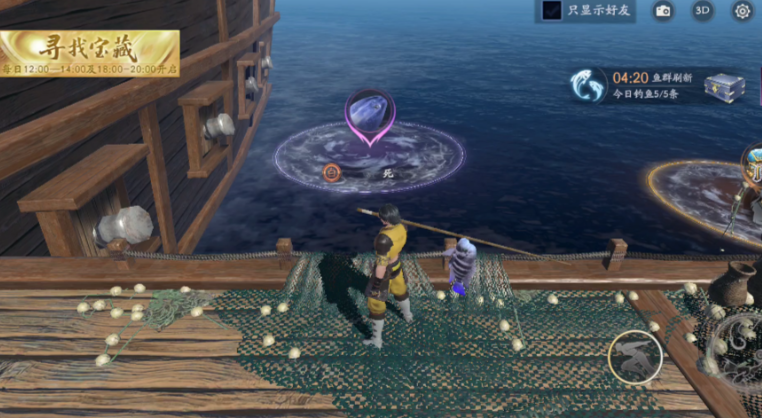Open the fishing reward treasure chest

pyautogui.click(x=724, y=87)
